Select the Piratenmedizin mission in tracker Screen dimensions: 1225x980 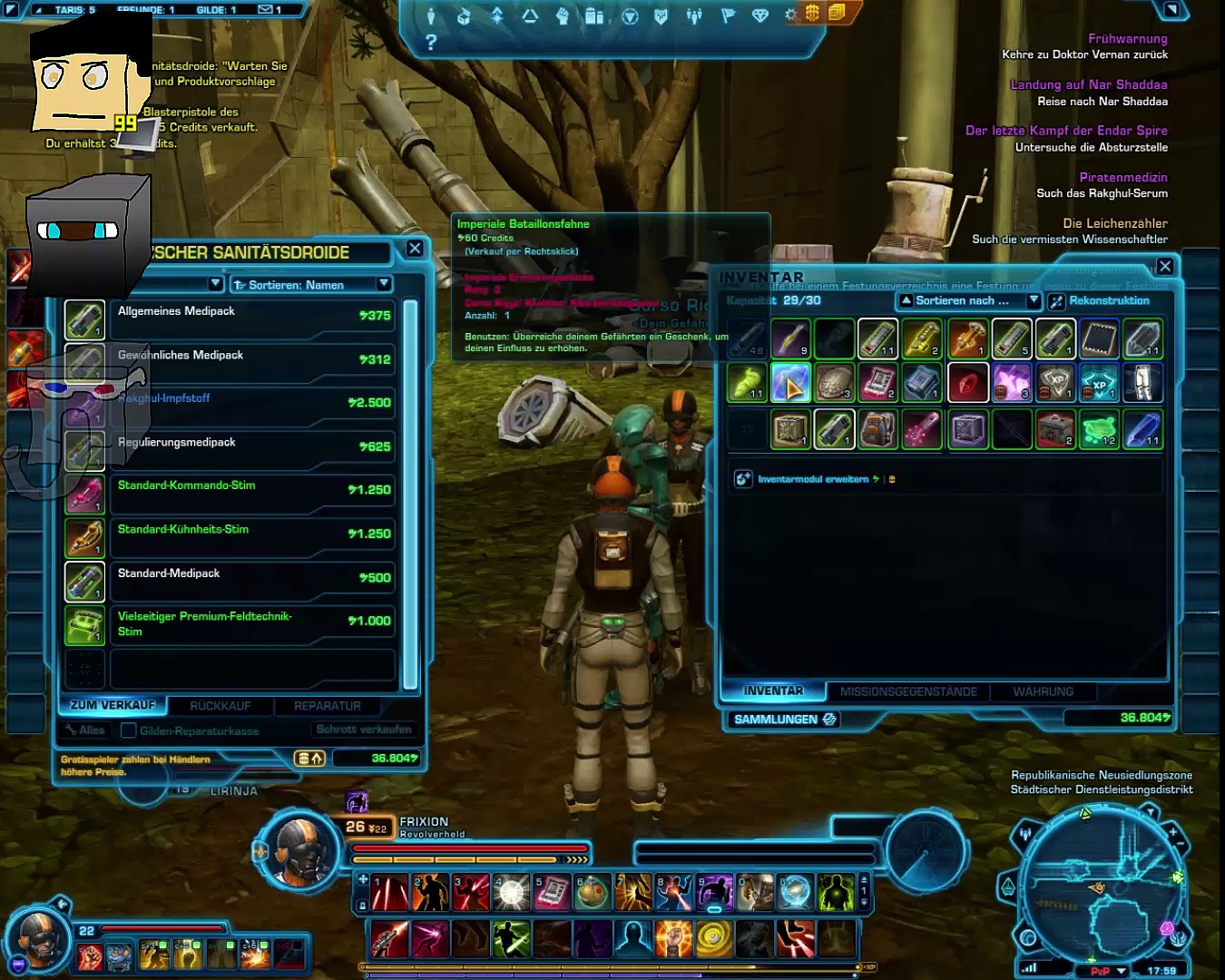(1122, 178)
